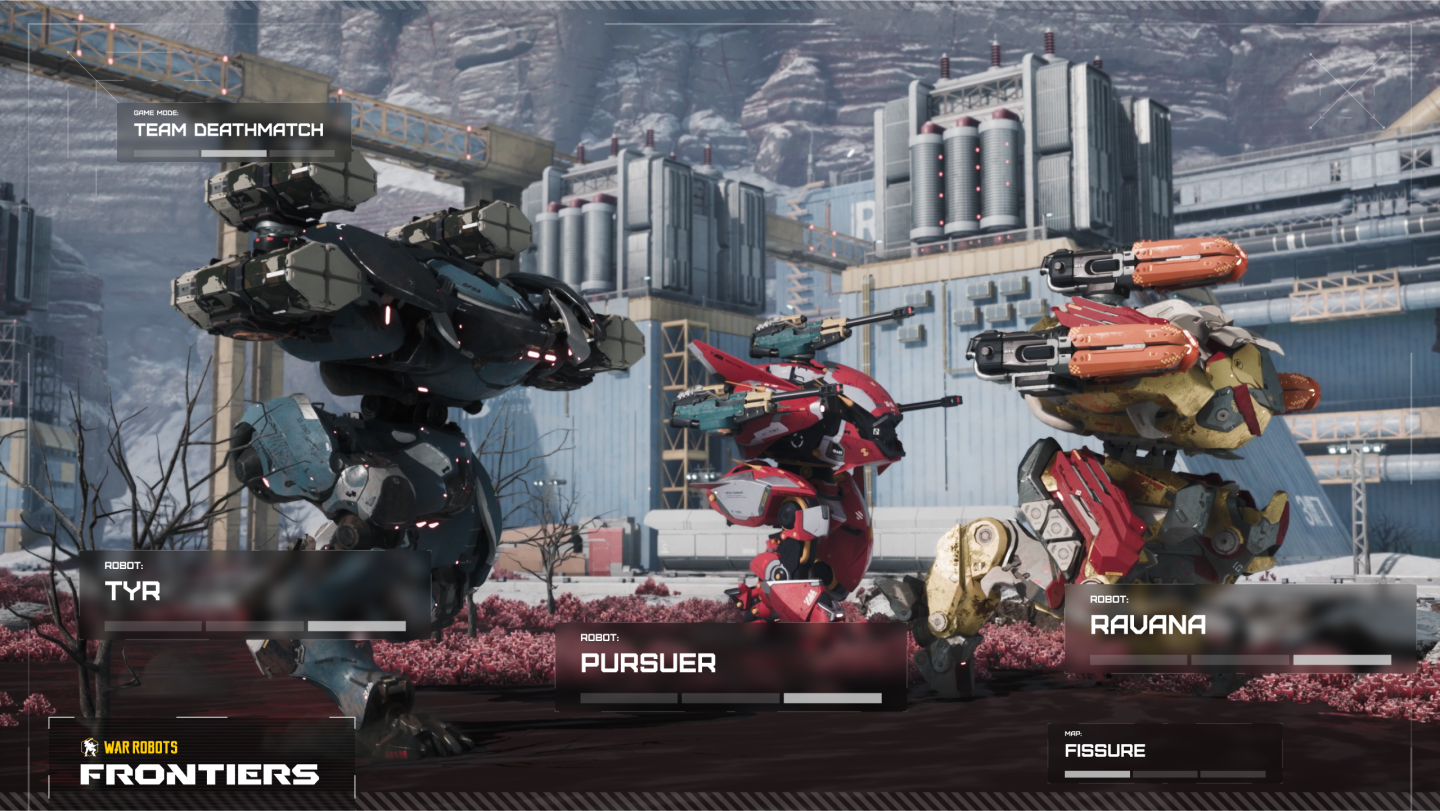The width and height of the screenshot is (1440, 811).
Task: Pick the RAVANA robot panel
Action: point(1240,628)
